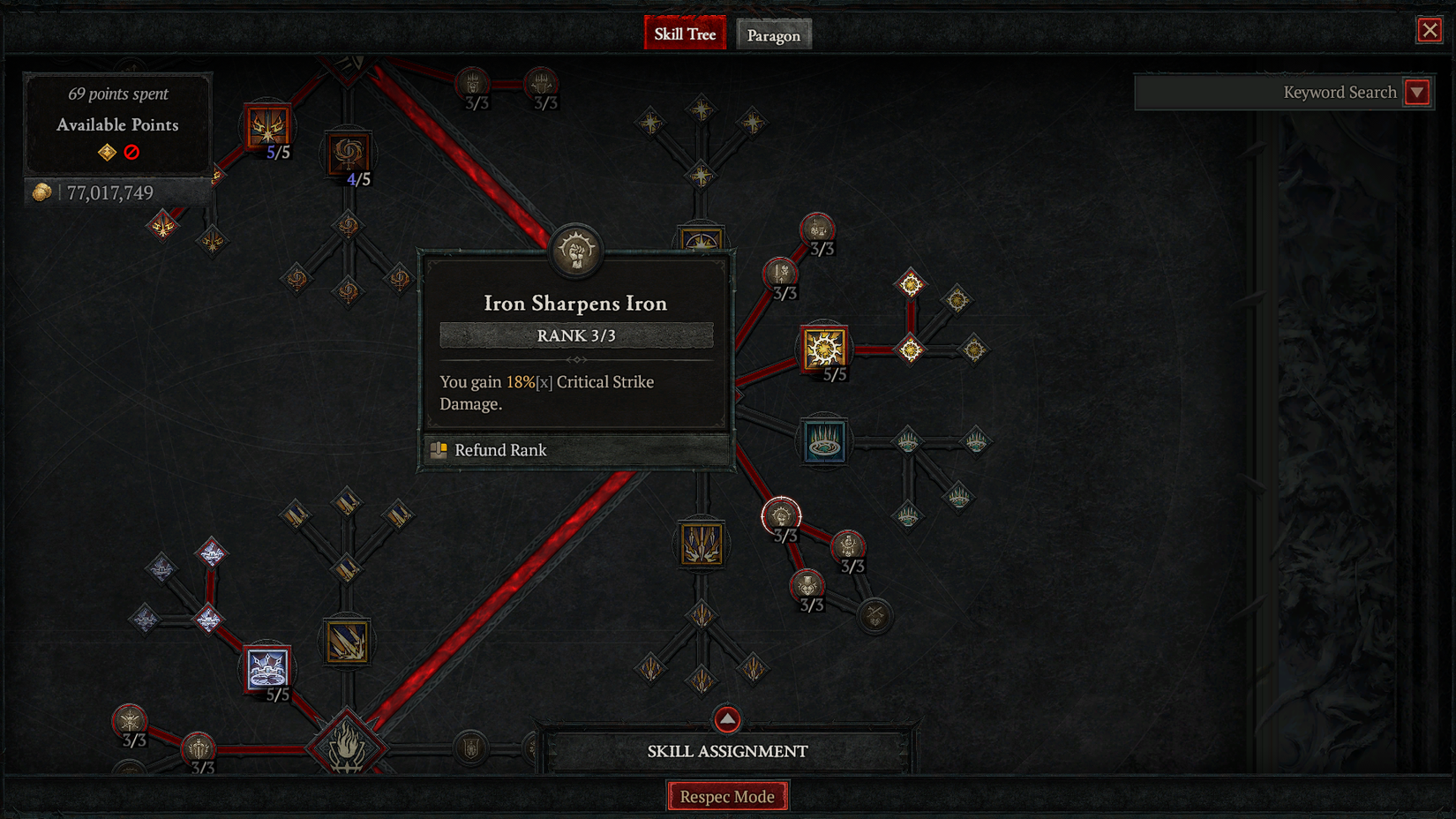Select the teal unspent skill node below the sun skill
The width and height of the screenshot is (1456, 819).
823,441
